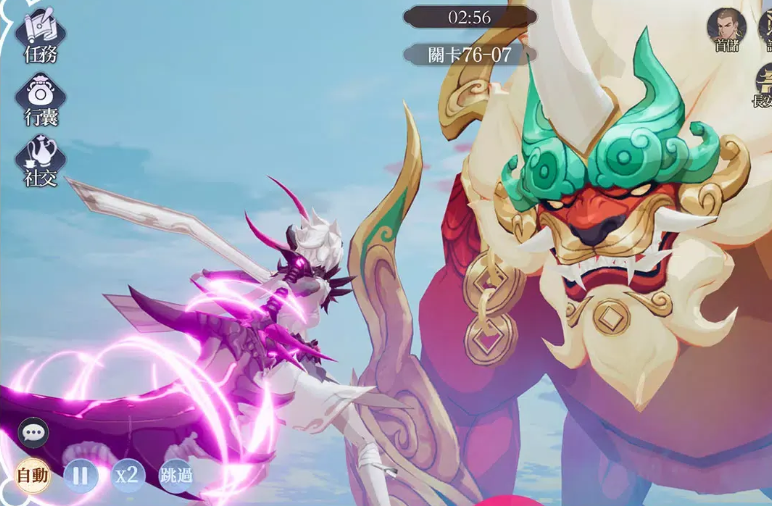Pause the battle
This screenshot has height=506, width=772.
[81, 475]
